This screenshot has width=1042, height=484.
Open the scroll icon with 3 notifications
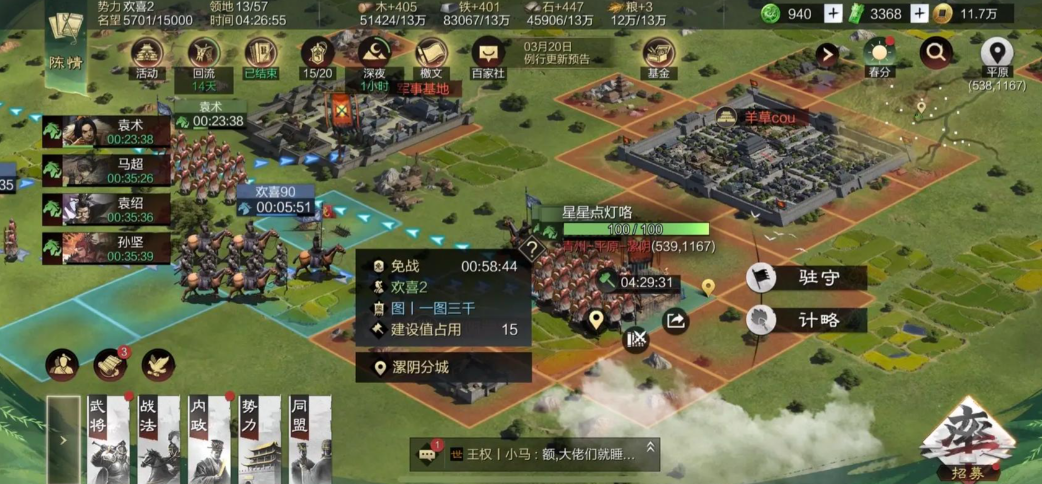click(110, 365)
